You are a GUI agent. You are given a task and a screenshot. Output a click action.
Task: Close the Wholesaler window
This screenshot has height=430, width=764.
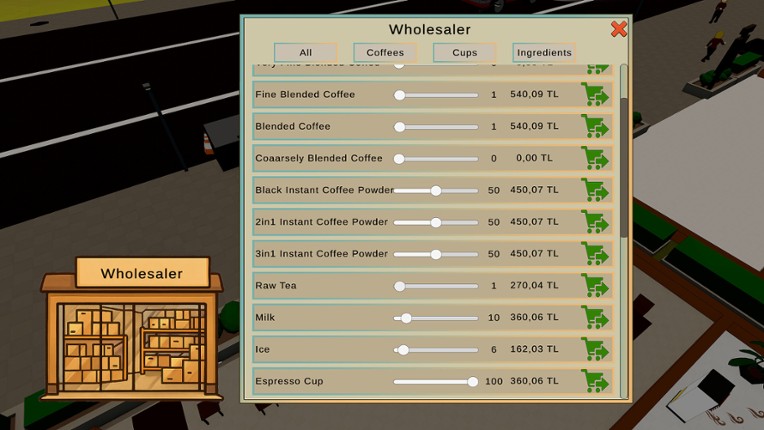click(x=619, y=29)
